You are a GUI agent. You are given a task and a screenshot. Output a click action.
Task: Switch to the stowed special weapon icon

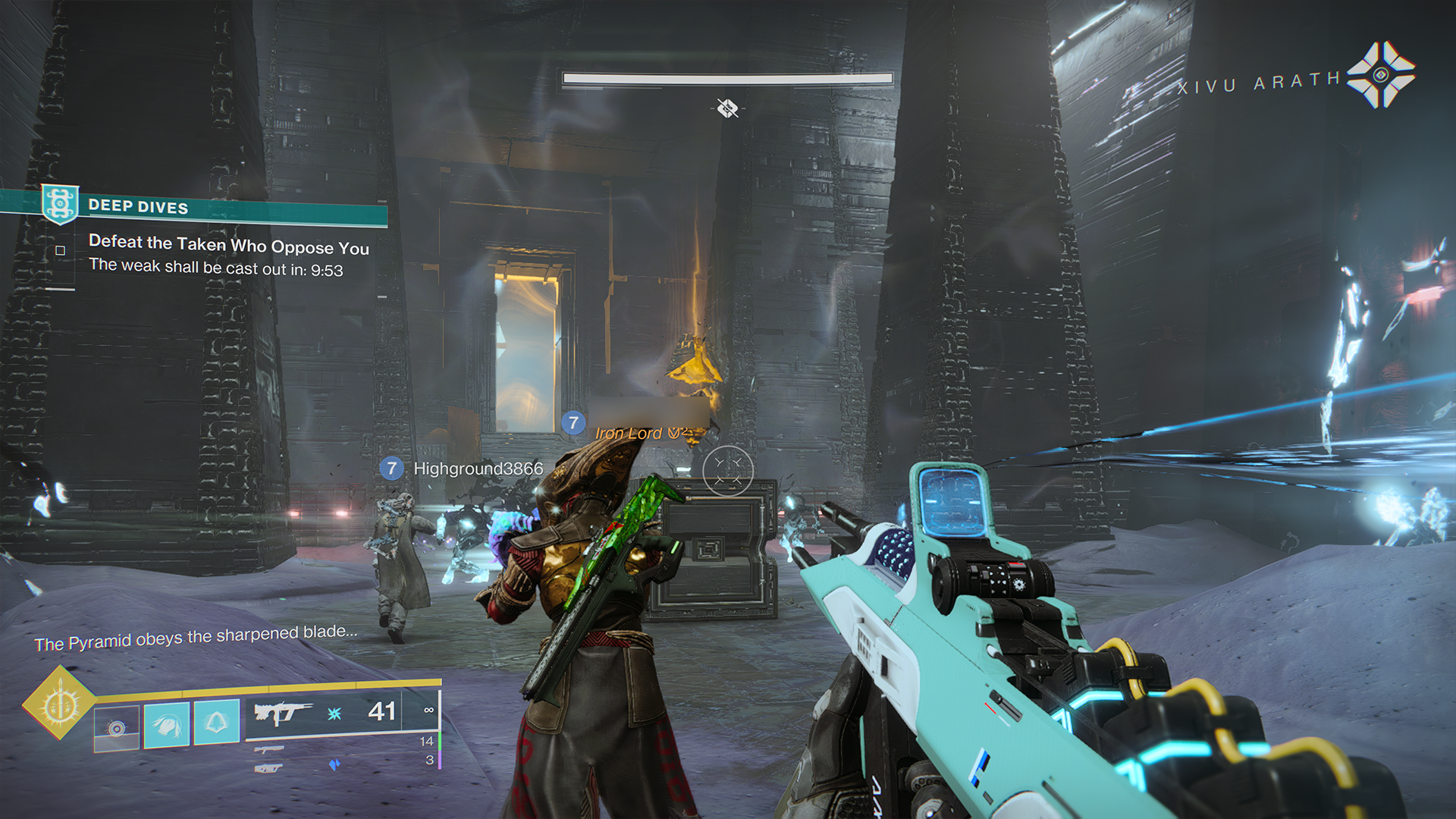click(269, 749)
